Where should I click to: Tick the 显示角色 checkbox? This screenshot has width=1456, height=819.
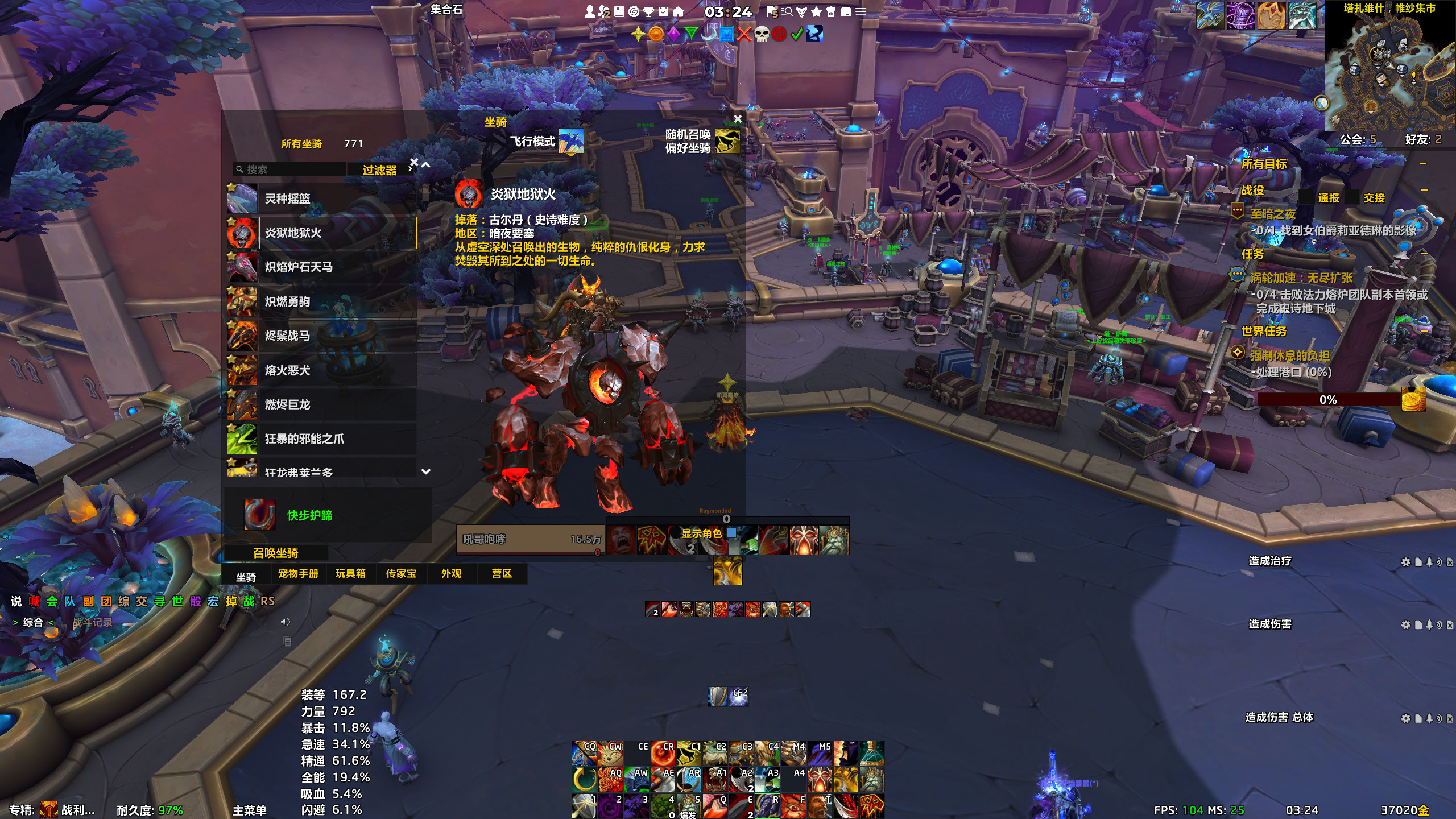731,533
